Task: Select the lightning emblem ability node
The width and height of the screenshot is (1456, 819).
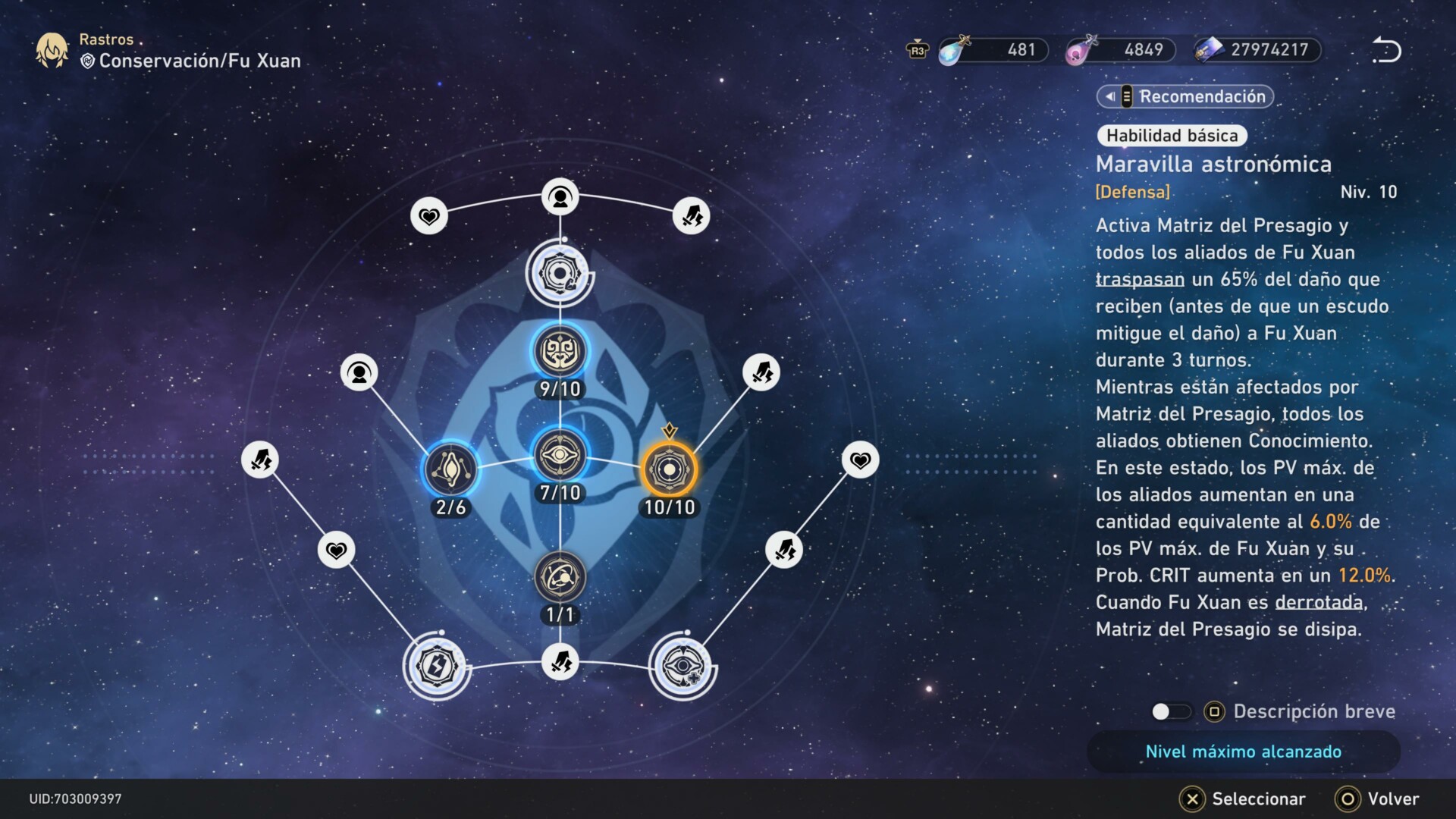Action: 437,666
